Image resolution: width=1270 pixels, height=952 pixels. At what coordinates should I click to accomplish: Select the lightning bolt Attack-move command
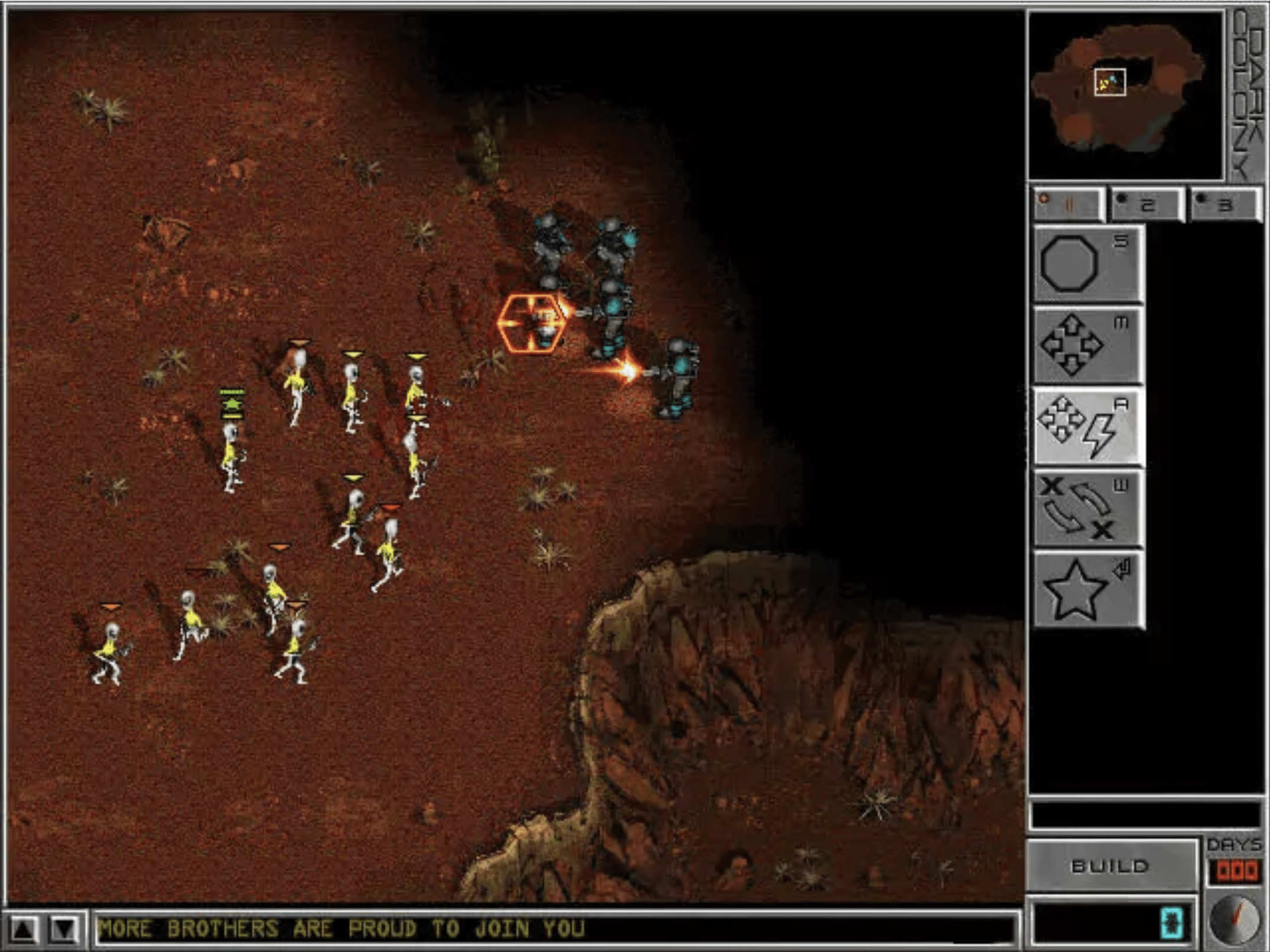point(1088,427)
